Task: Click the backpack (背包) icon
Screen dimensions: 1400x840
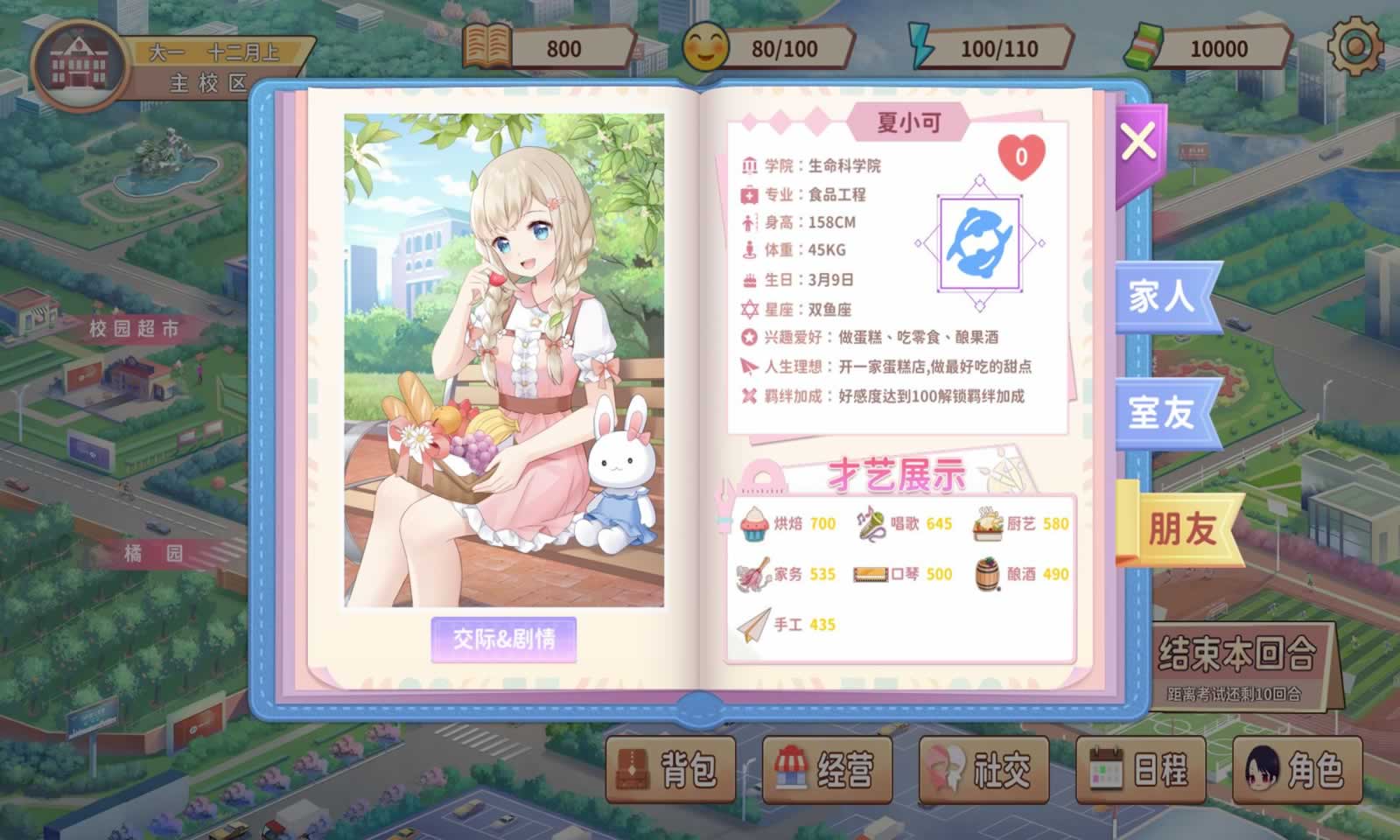Action: [632, 769]
